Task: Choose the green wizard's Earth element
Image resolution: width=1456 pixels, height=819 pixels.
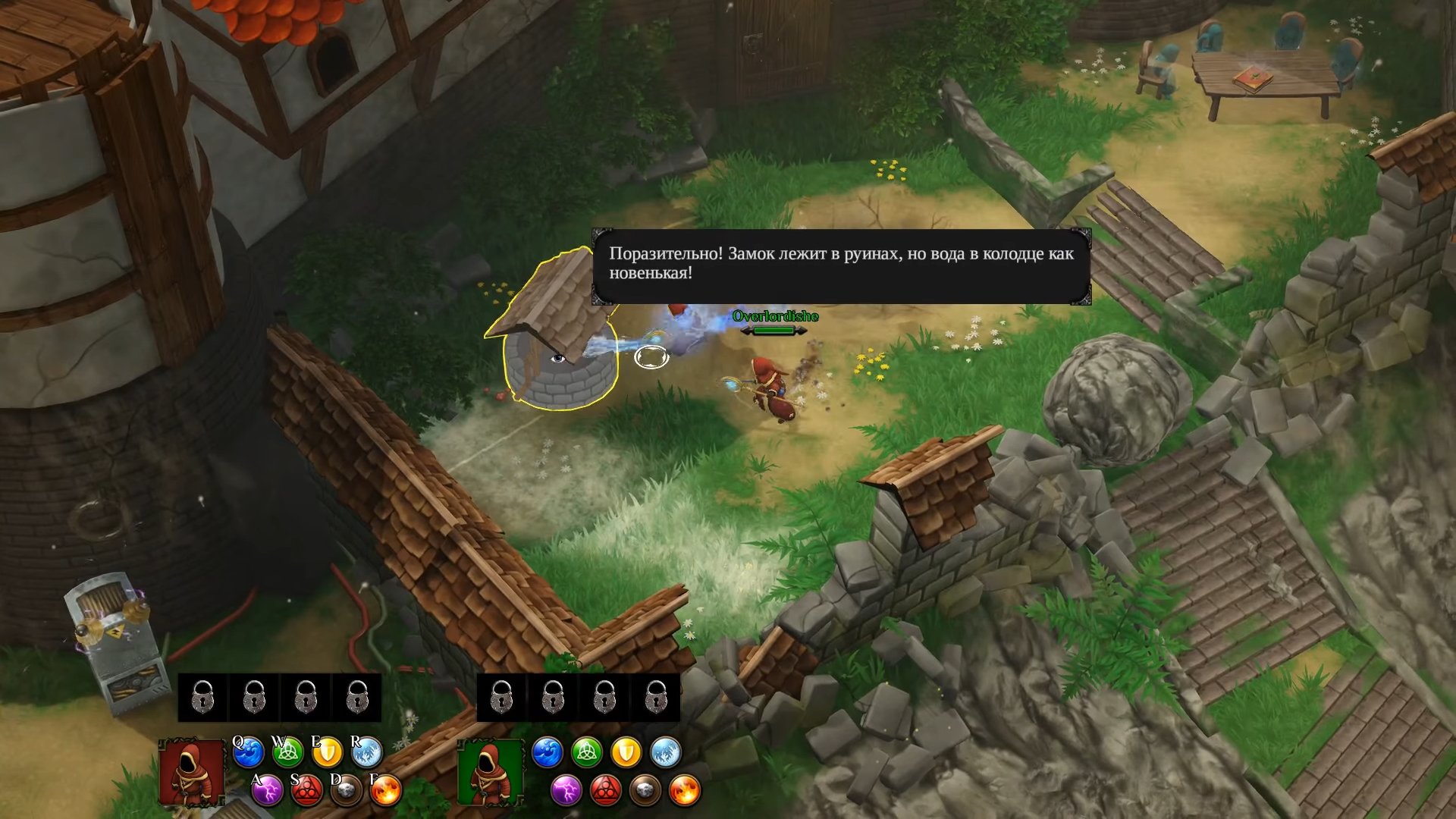Action: tap(645, 792)
